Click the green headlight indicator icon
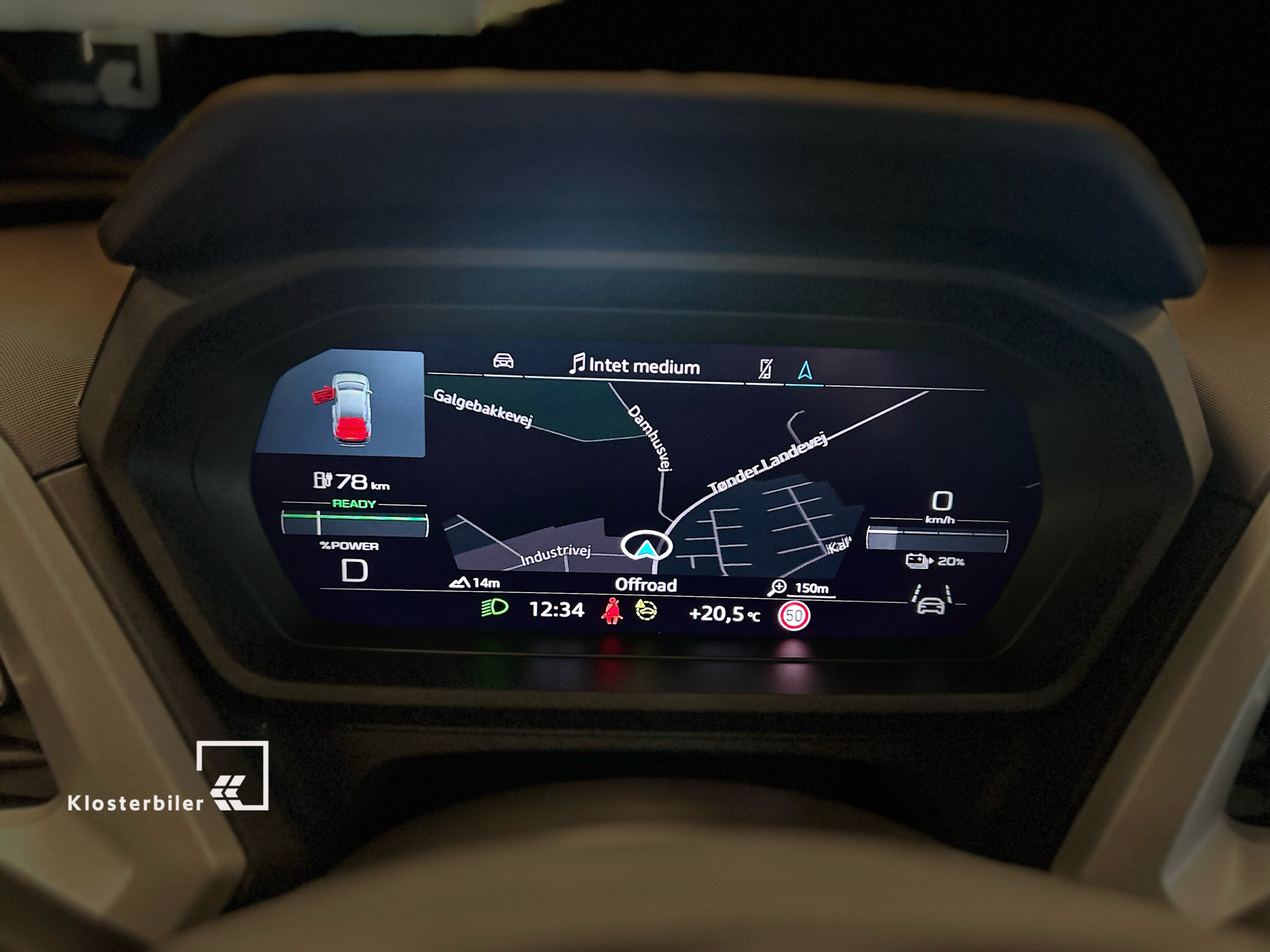Screen dimensions: 1270x952 494,608
